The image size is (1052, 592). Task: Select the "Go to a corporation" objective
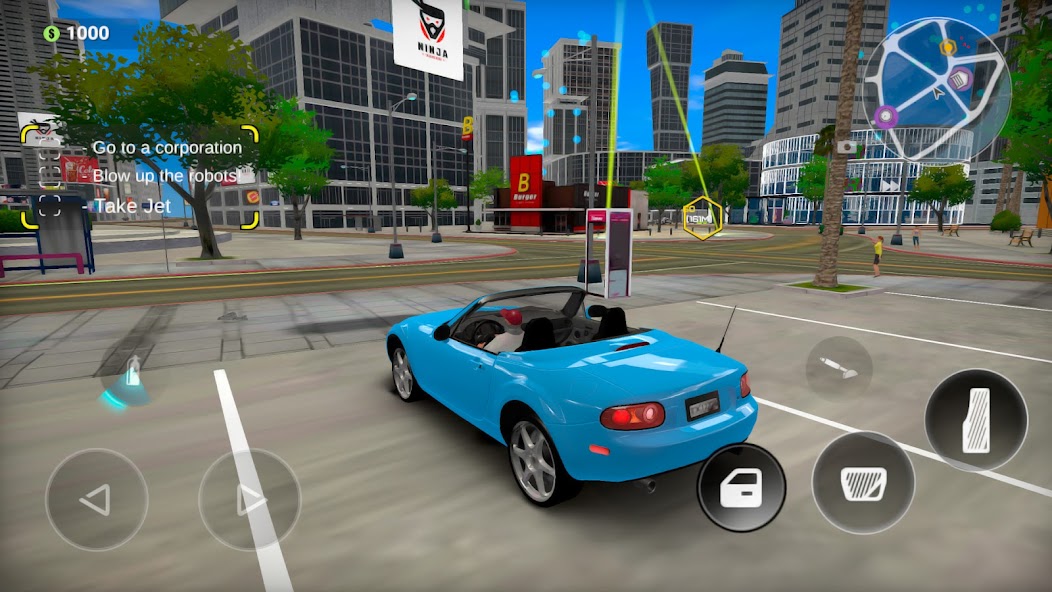(167, 147)
